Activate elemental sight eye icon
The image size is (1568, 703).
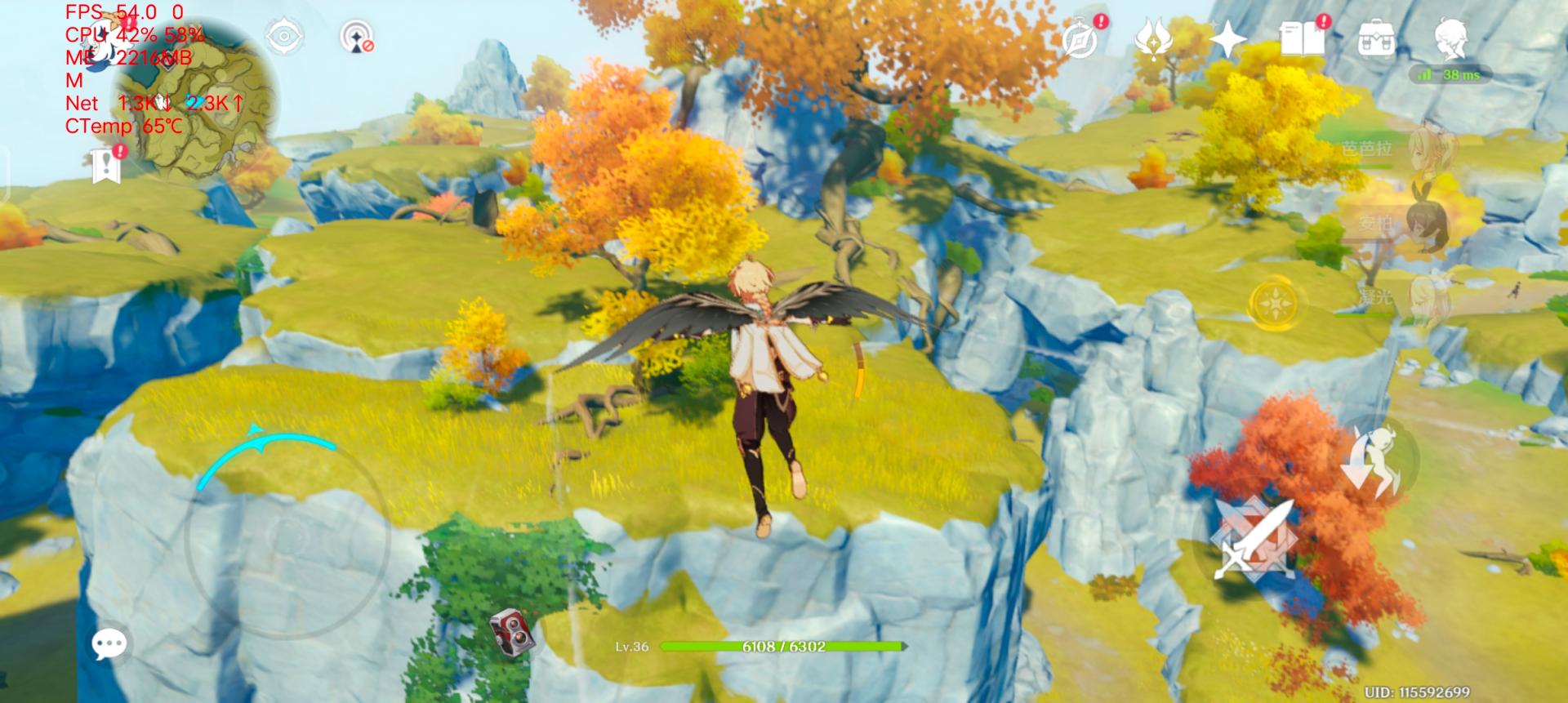click(x=284, y=37)
